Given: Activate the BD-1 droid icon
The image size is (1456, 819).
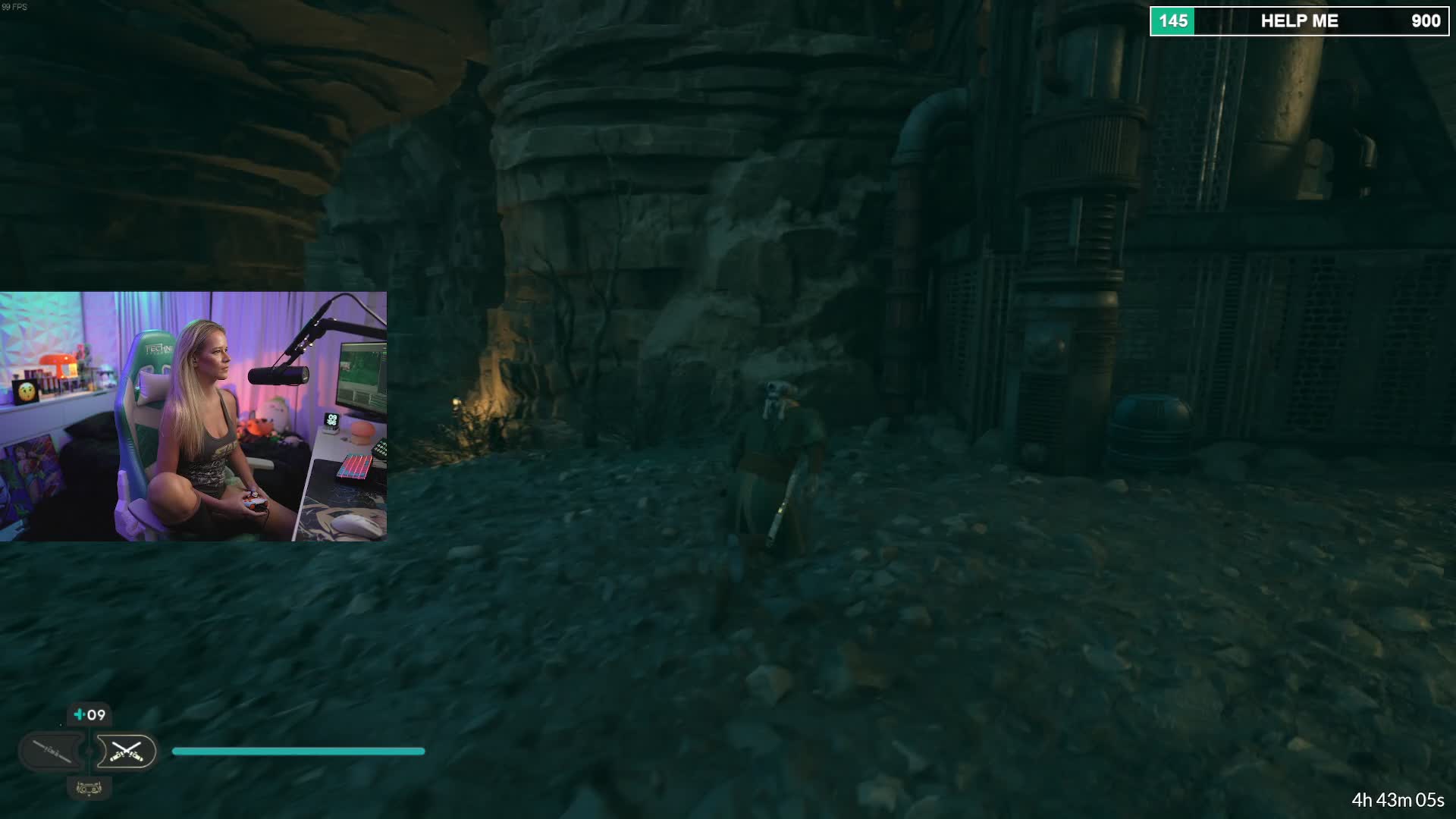Looking at the screenshot, I should click(x=89, y=789).
